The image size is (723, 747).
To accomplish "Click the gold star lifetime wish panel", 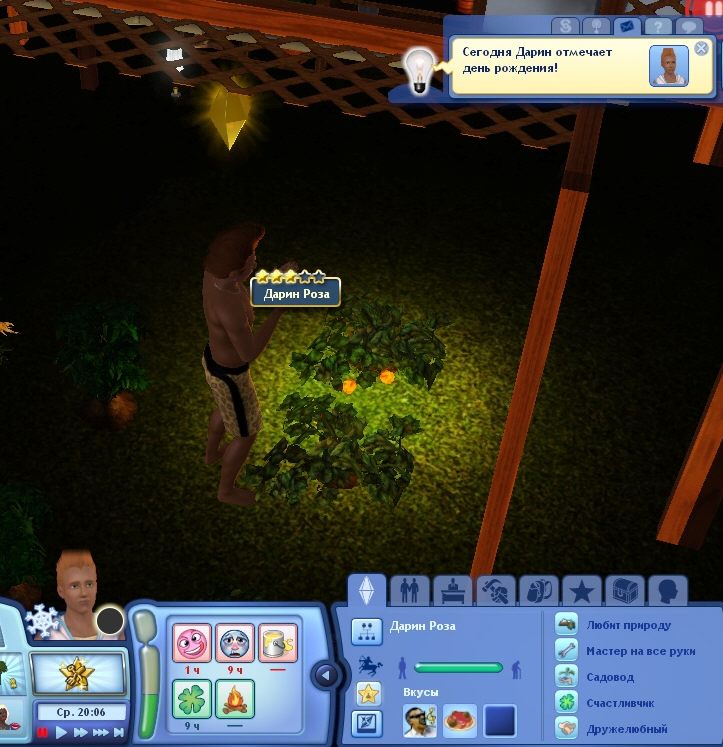I will 76,675.
